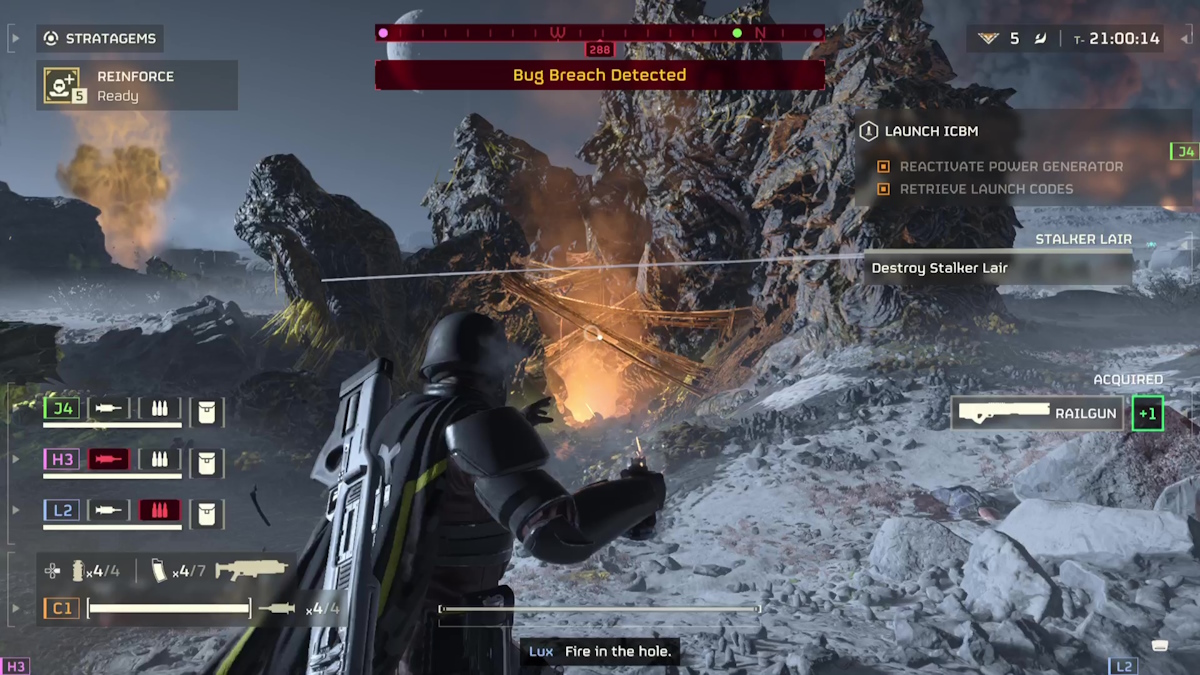Click the Bug Breach Detected alert banner
The image size is (1200, 675).
(600, 75)
